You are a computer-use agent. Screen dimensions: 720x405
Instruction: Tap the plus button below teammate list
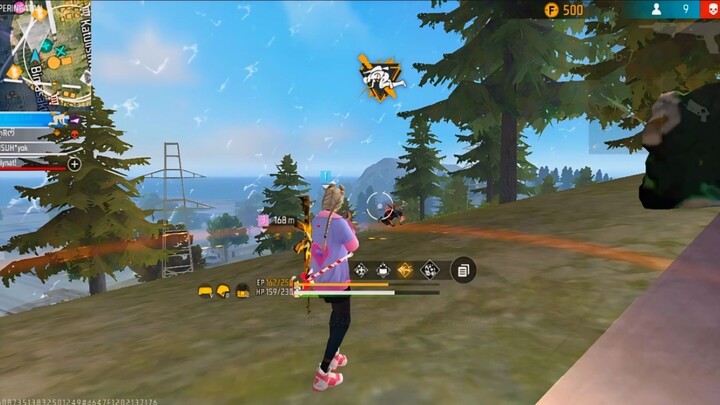(74, 163)
